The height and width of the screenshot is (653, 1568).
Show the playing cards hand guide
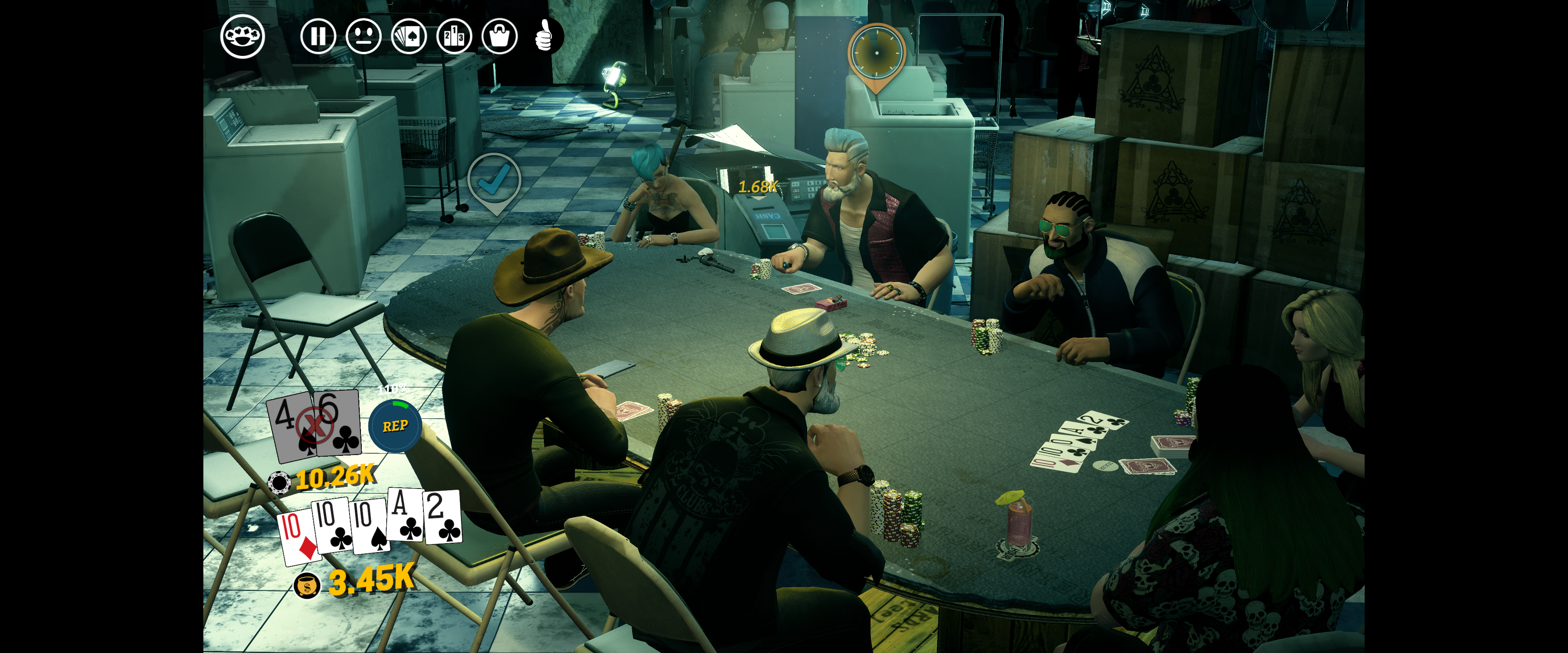pos(409,36)
